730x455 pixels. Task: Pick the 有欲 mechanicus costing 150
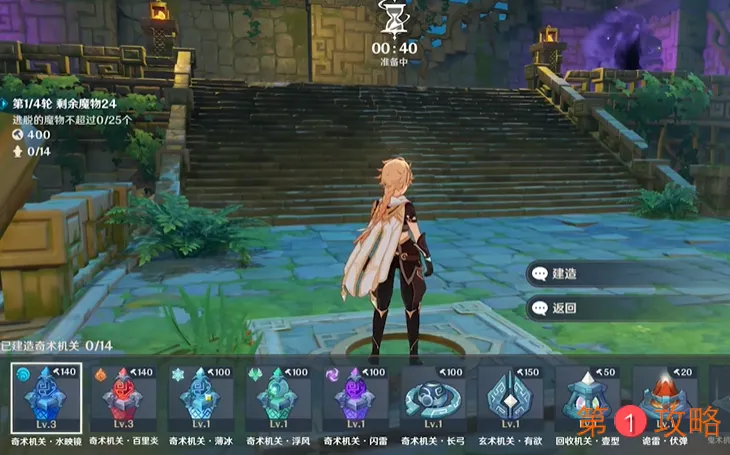tap(510, 398)
